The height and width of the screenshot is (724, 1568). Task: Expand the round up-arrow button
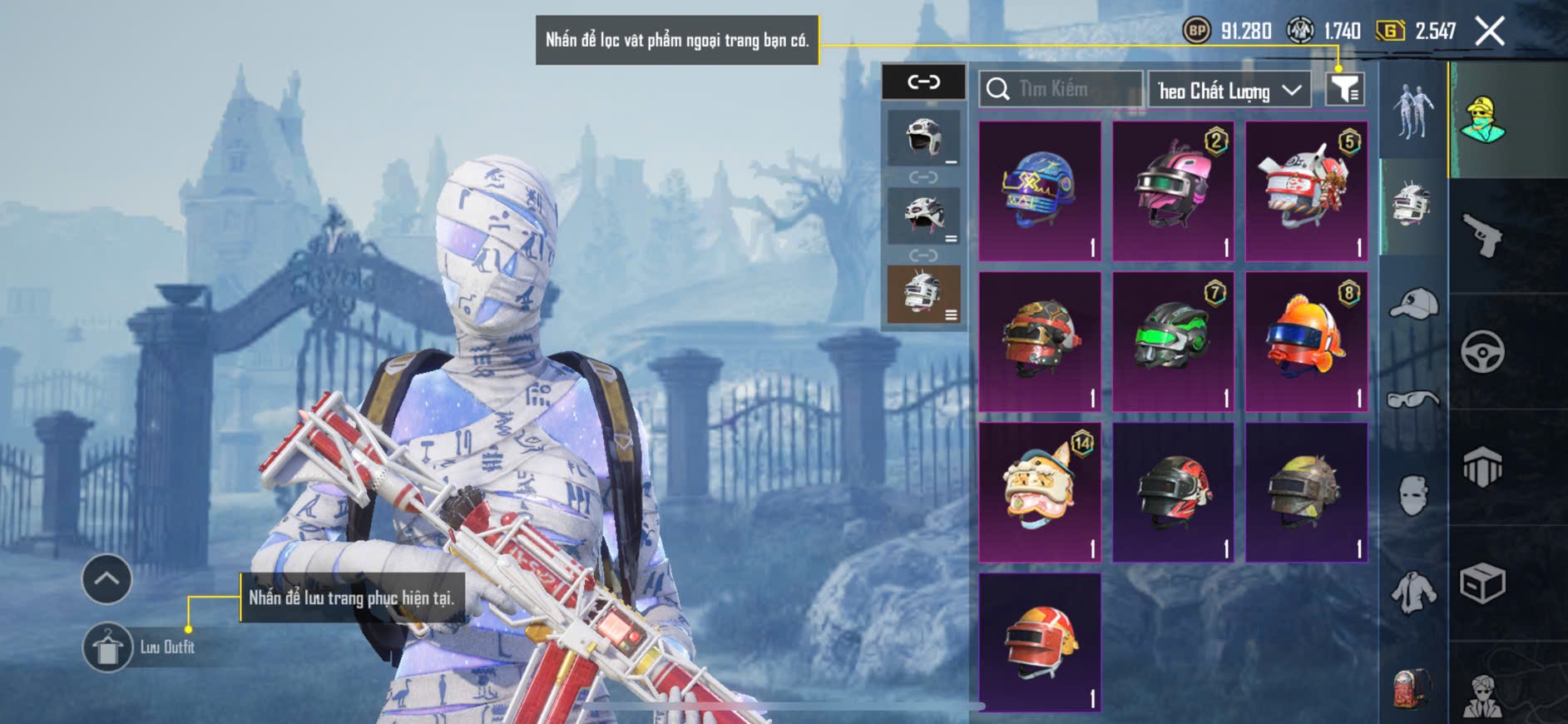pos(106,578)
